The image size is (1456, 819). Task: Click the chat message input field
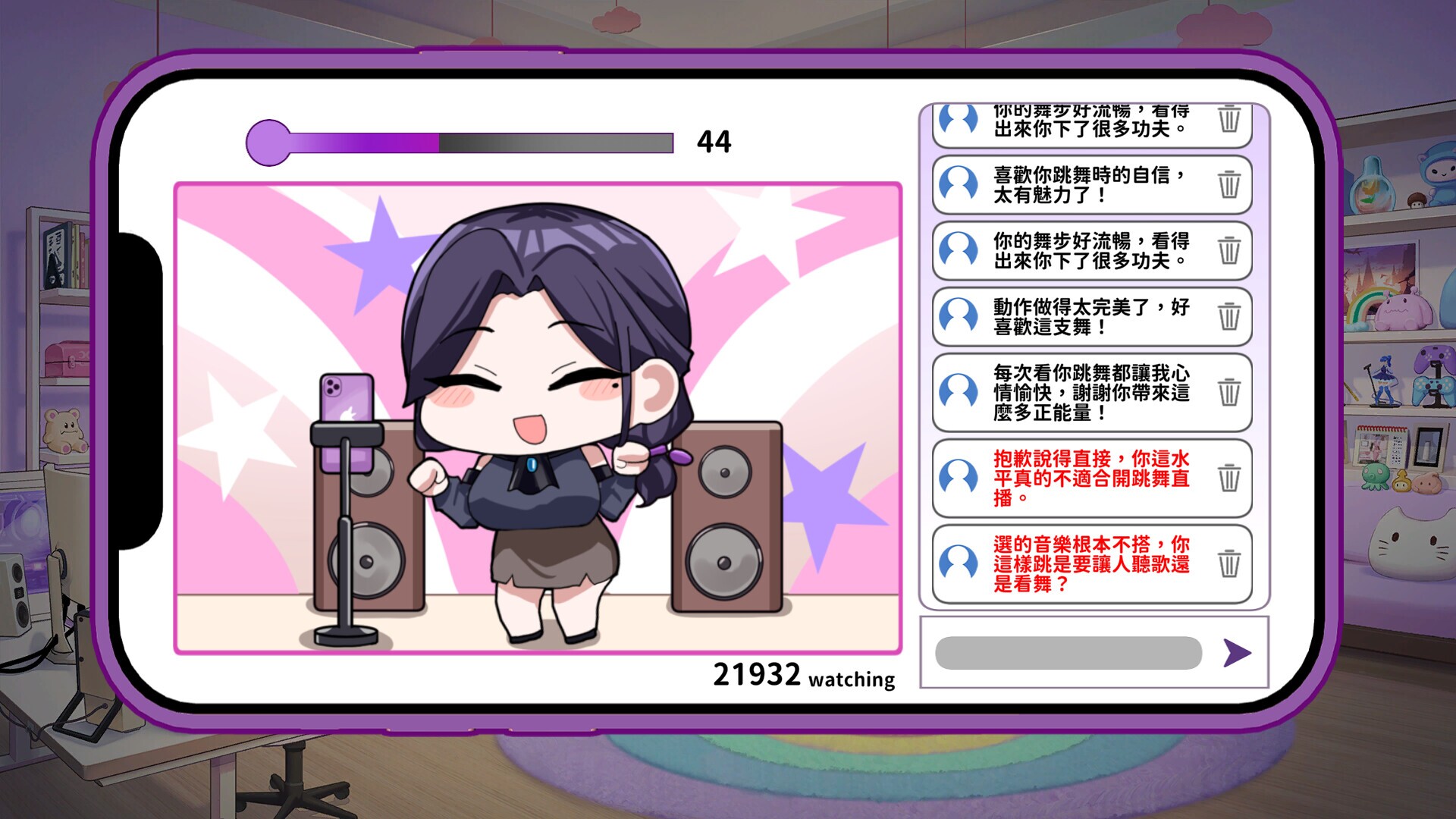point(1069,652)
